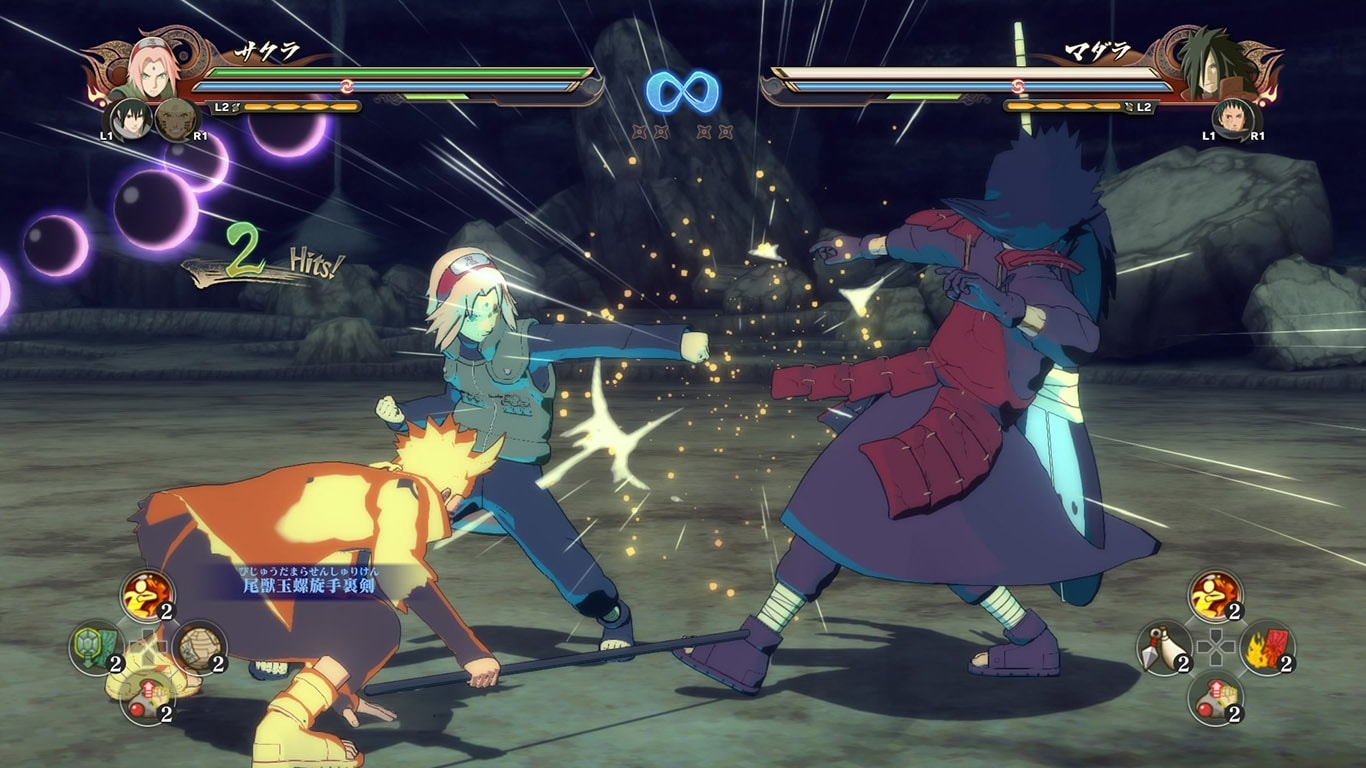Select the fist power-up item with red orb
The width and height of the screenshot is (1366, 768).
(148, 699)
